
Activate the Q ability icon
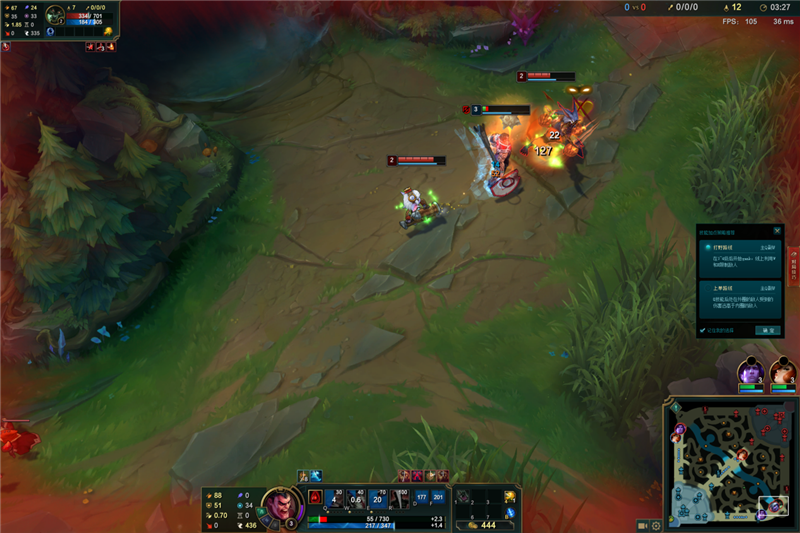coord(334,497)
